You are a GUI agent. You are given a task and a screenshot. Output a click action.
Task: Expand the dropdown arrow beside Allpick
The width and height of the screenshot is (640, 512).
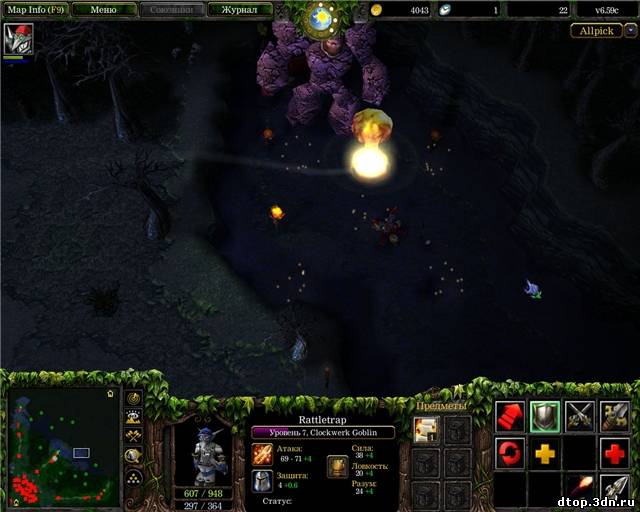click(x=631, y=30)
